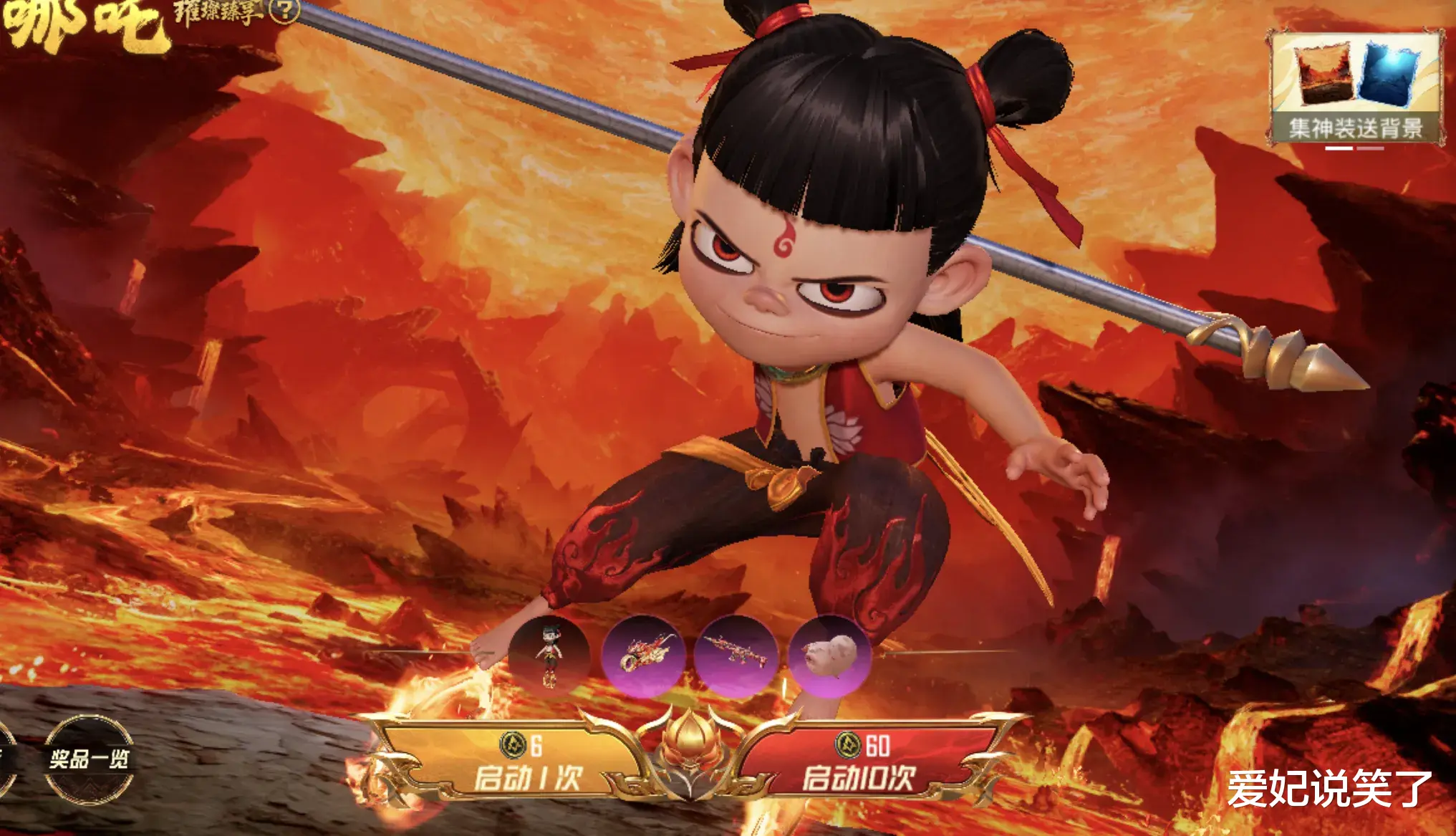Open the 奖品一览 prize overview
This screenshot has width=1456, height=836.
89,759
